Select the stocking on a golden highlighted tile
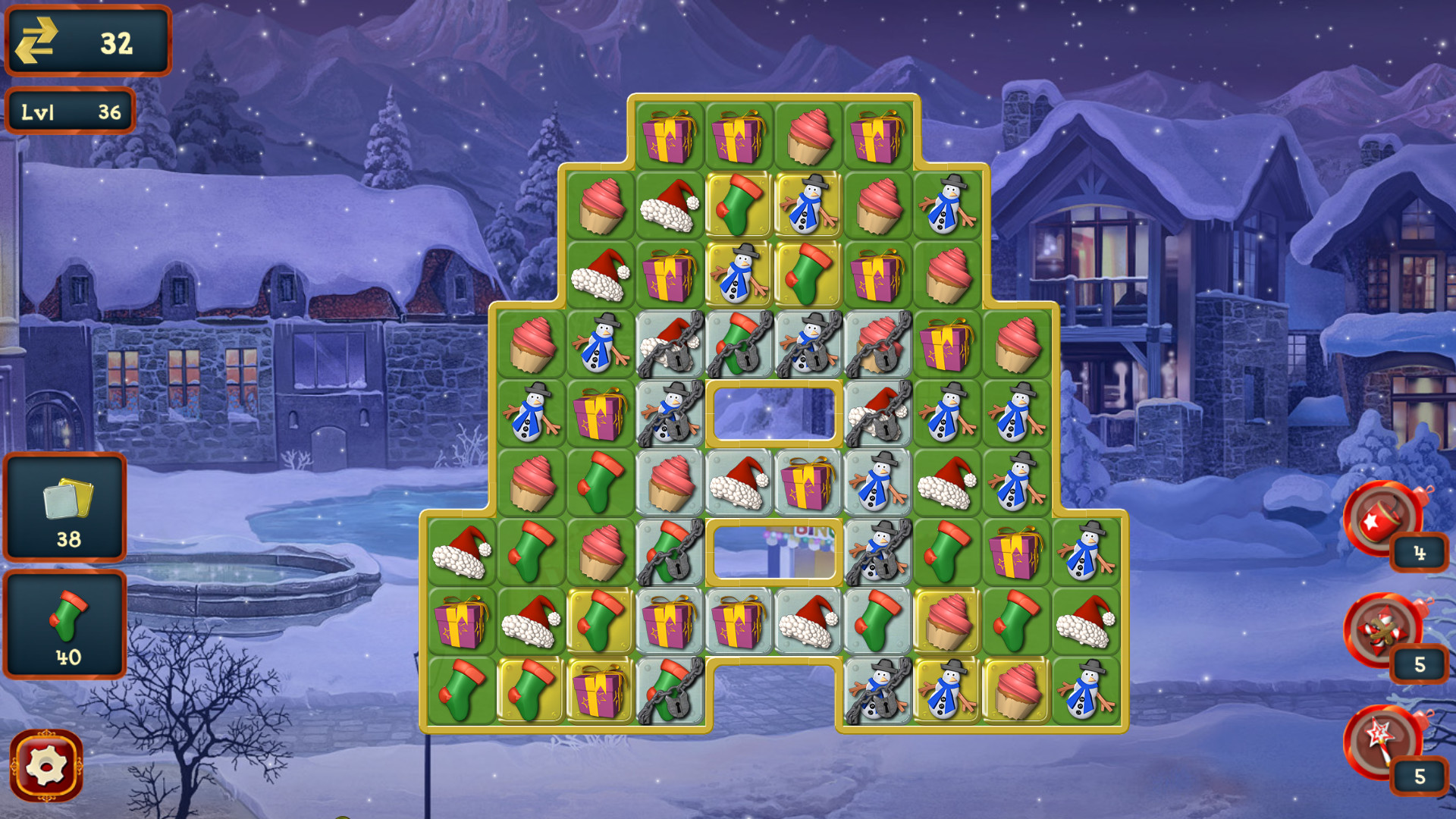Image resolution: width=1456 pixels, height=819 pixels. [738, 205]
